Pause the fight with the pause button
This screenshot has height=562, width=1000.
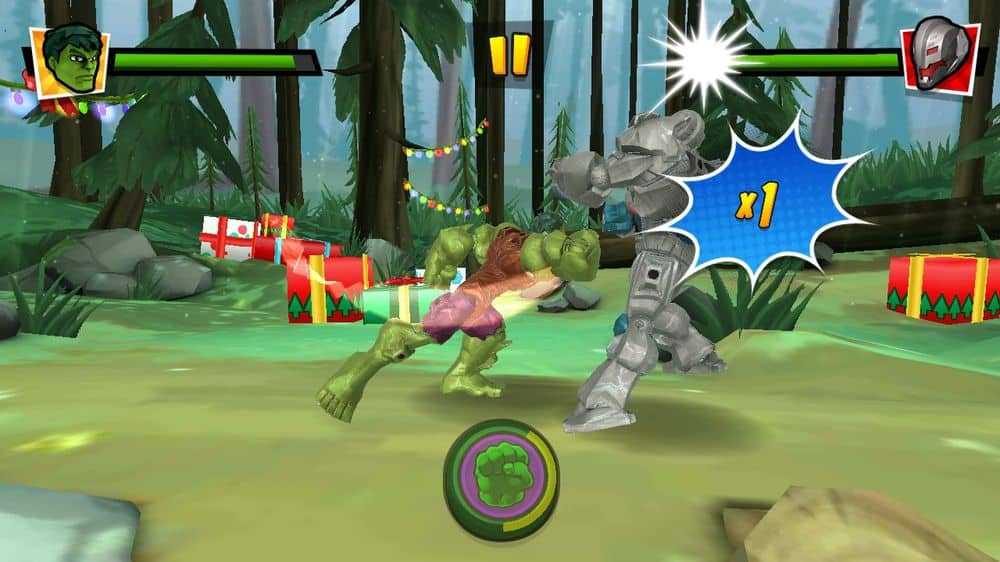509,55
